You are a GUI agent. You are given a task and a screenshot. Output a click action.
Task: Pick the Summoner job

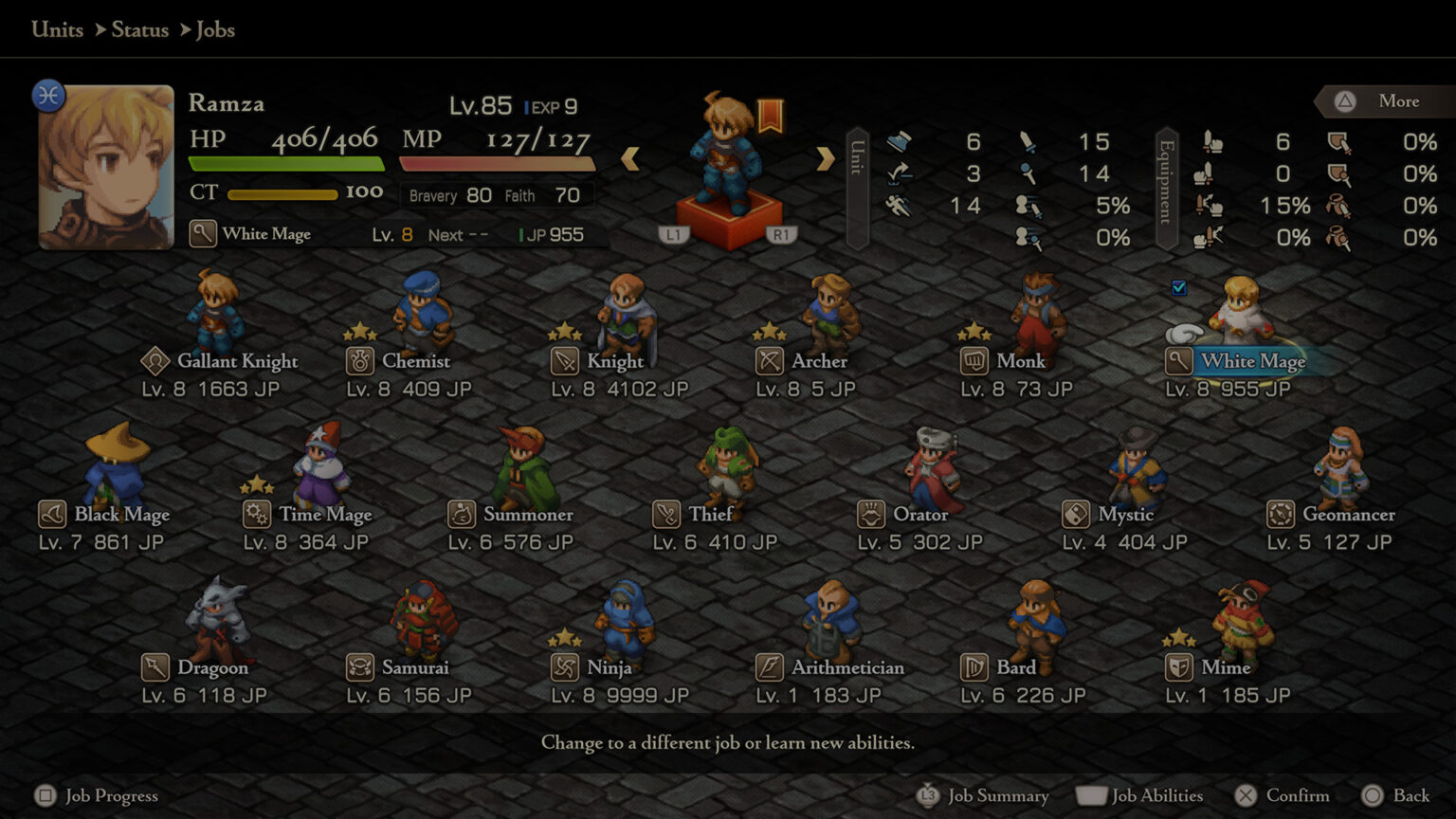[527, 515]
